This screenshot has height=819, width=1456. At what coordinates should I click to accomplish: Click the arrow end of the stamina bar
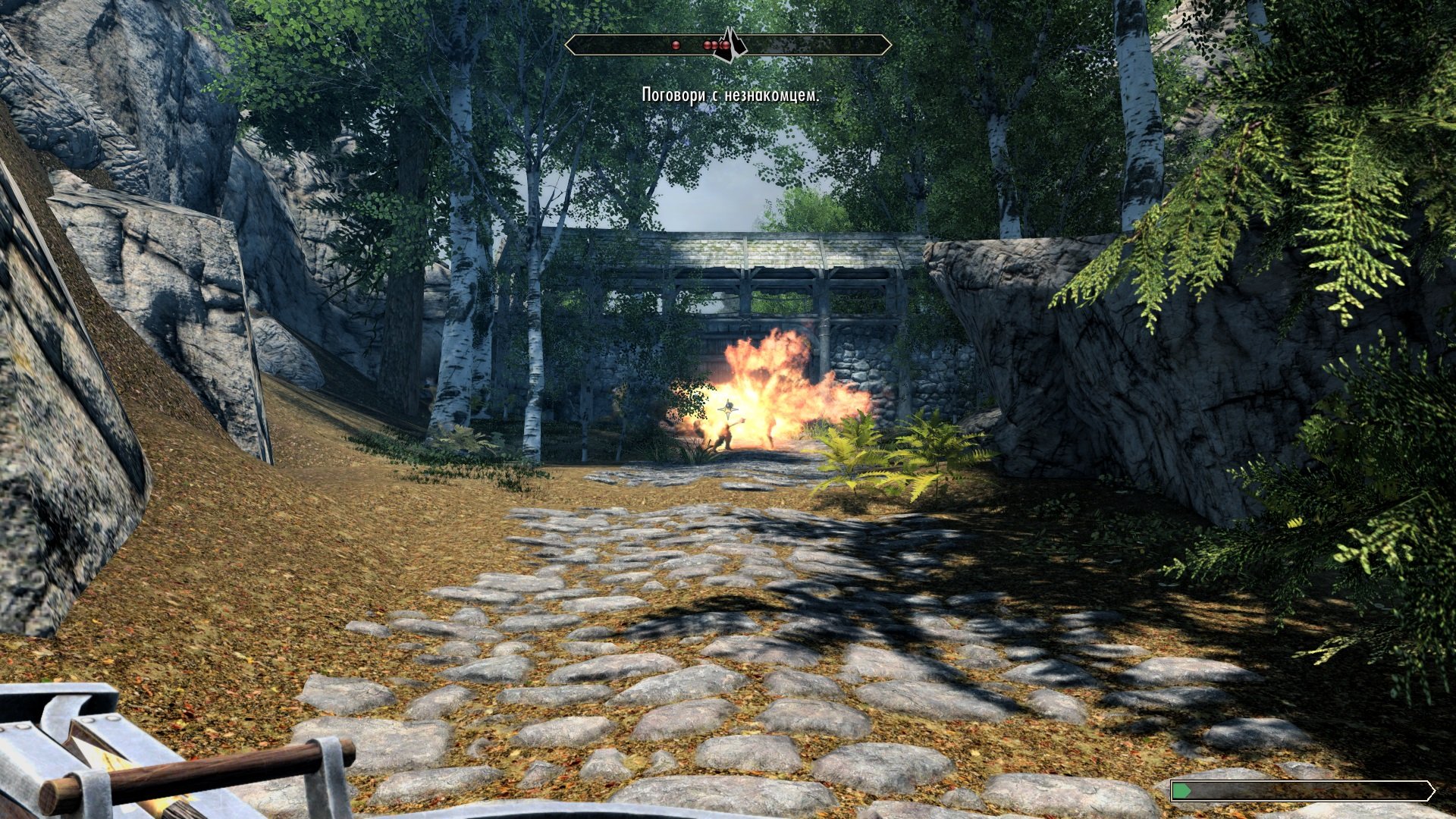1433,791
